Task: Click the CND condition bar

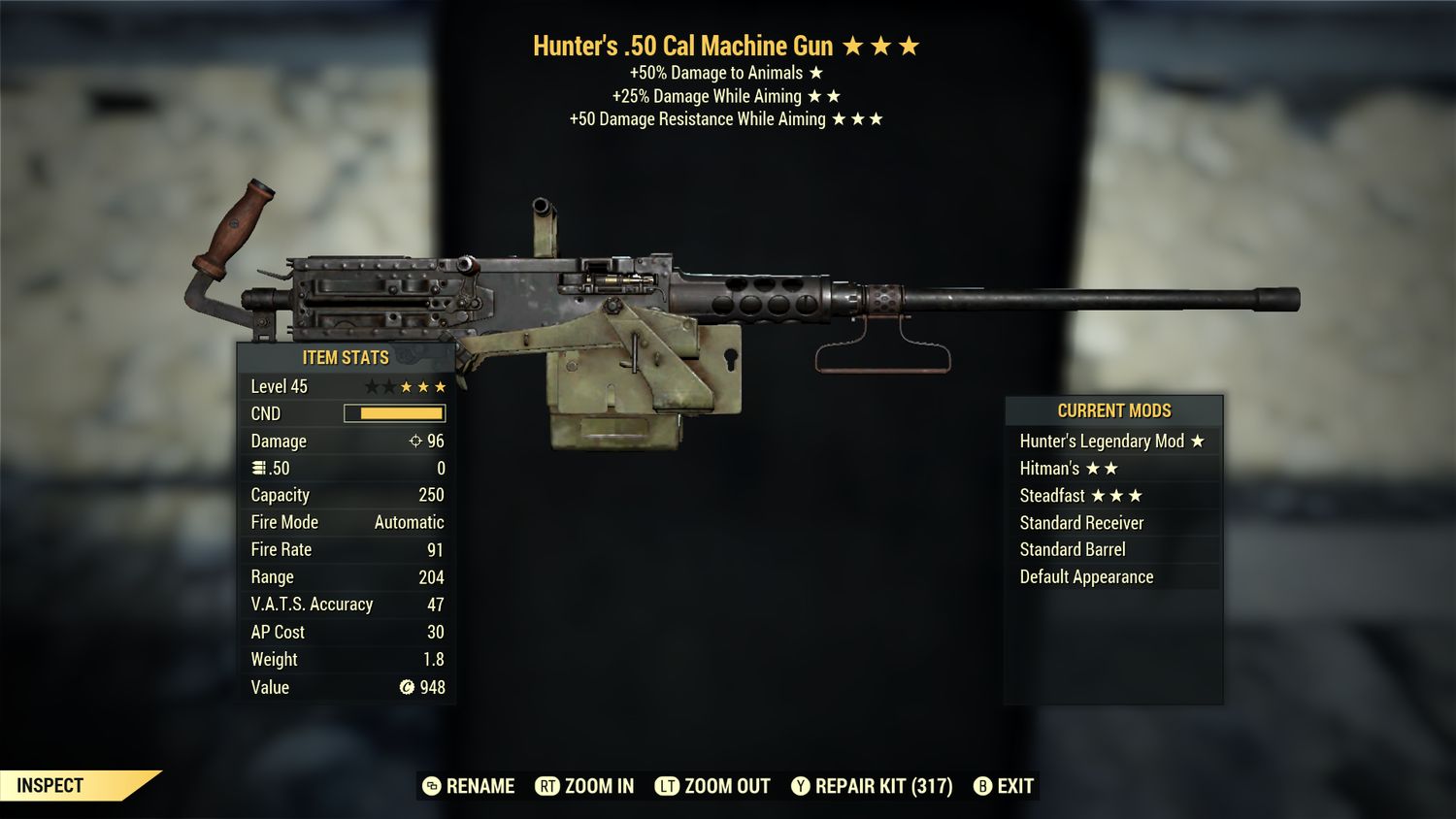Action: (396, 413)
